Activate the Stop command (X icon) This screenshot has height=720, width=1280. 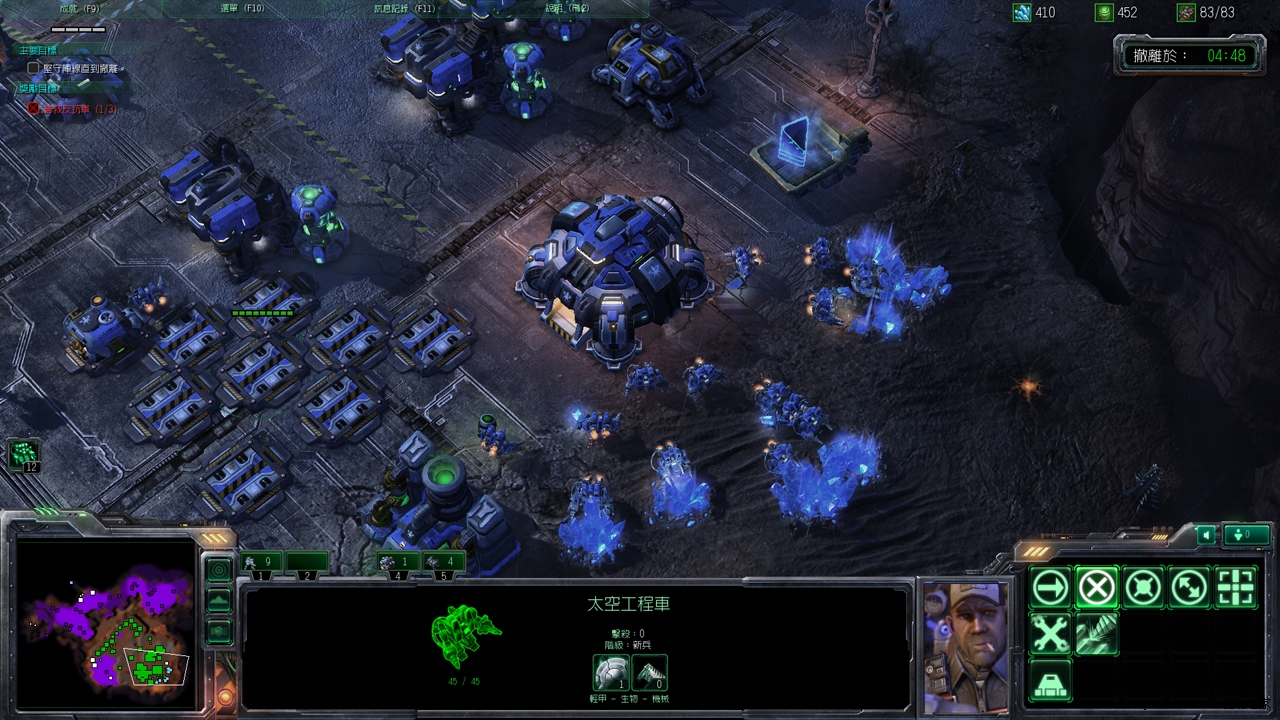1096,588
